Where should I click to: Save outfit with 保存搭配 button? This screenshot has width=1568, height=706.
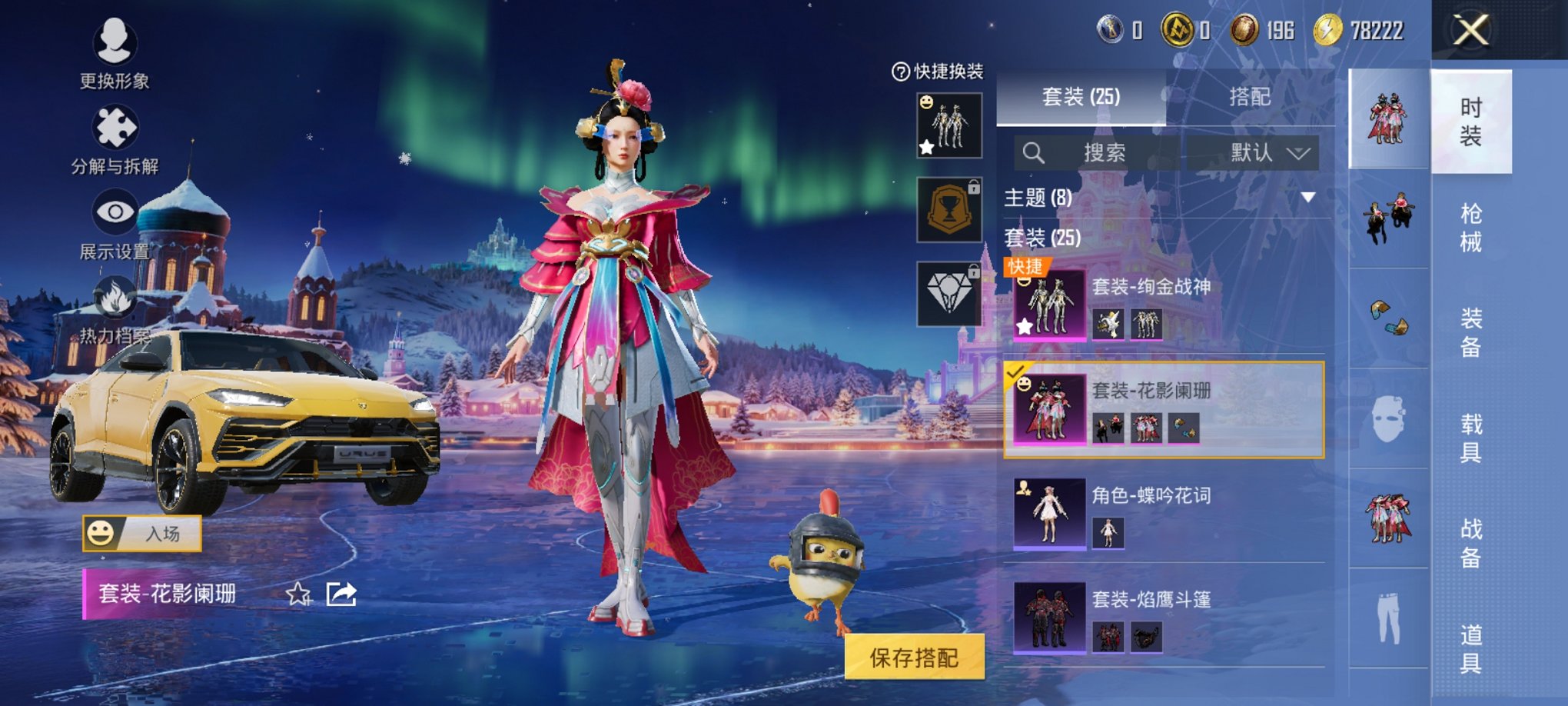[914, 657]
